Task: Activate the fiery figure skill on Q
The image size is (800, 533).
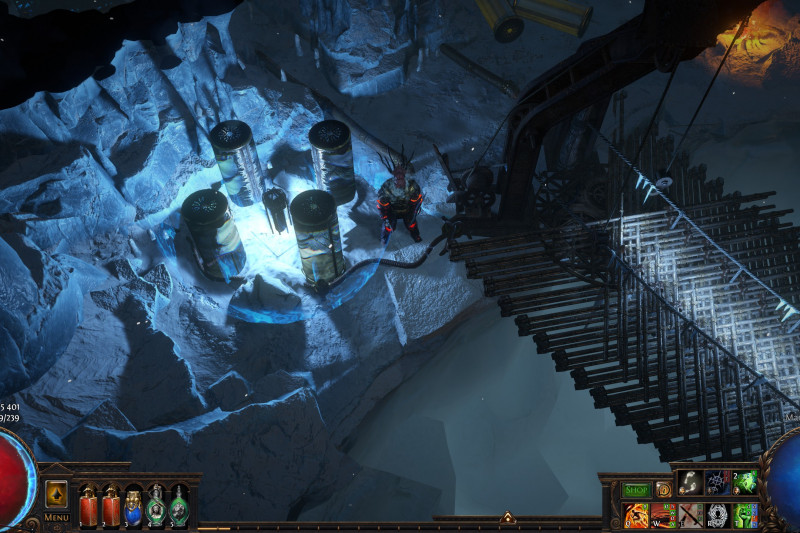Action: click(x=636, y=515)
